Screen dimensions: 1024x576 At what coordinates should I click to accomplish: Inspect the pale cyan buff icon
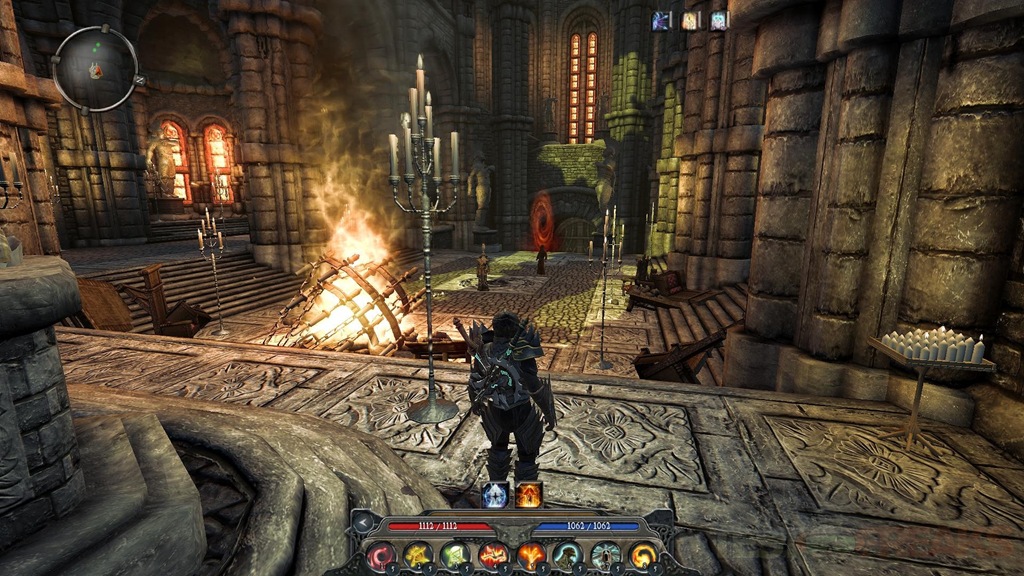pos(719,20)
